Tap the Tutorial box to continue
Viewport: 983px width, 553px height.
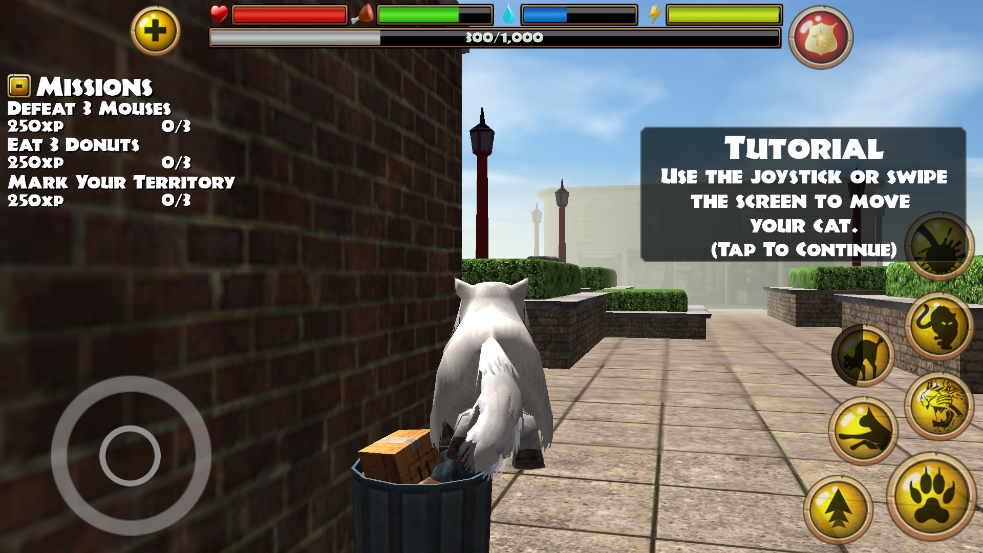pyautogui.click(x=803, y=195)
